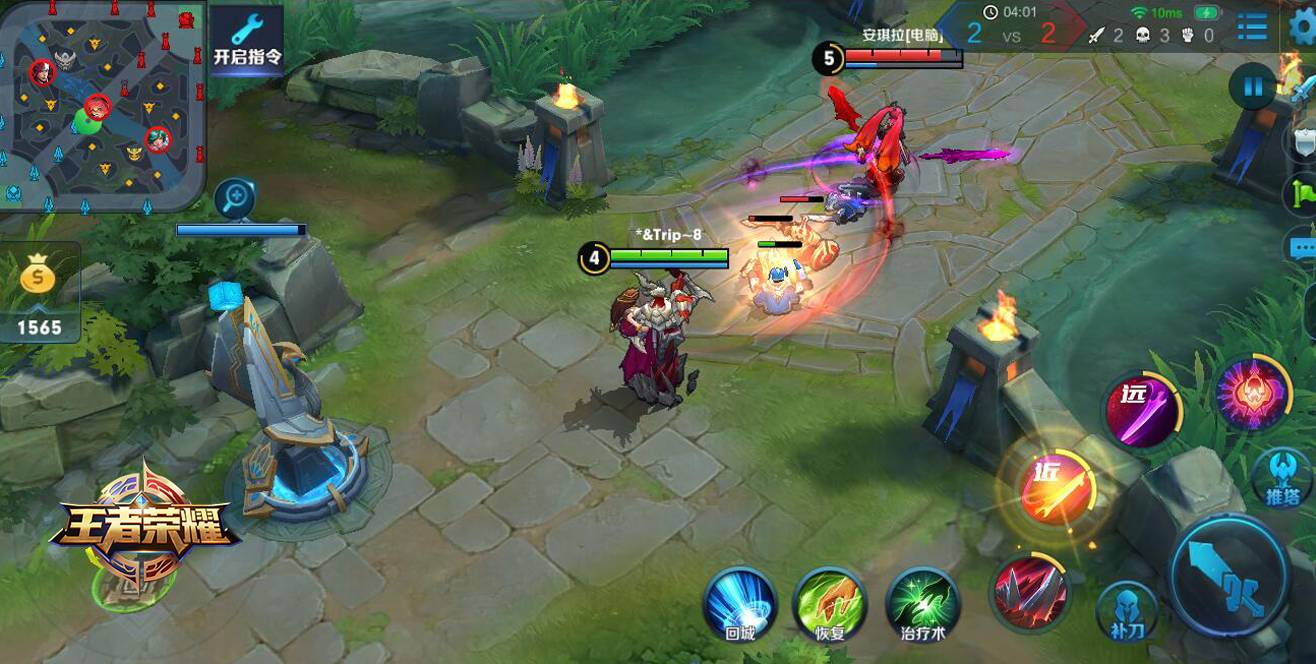
Task: Click the magnifier icon beside the minimap
Action: click(x=233, y=198)
